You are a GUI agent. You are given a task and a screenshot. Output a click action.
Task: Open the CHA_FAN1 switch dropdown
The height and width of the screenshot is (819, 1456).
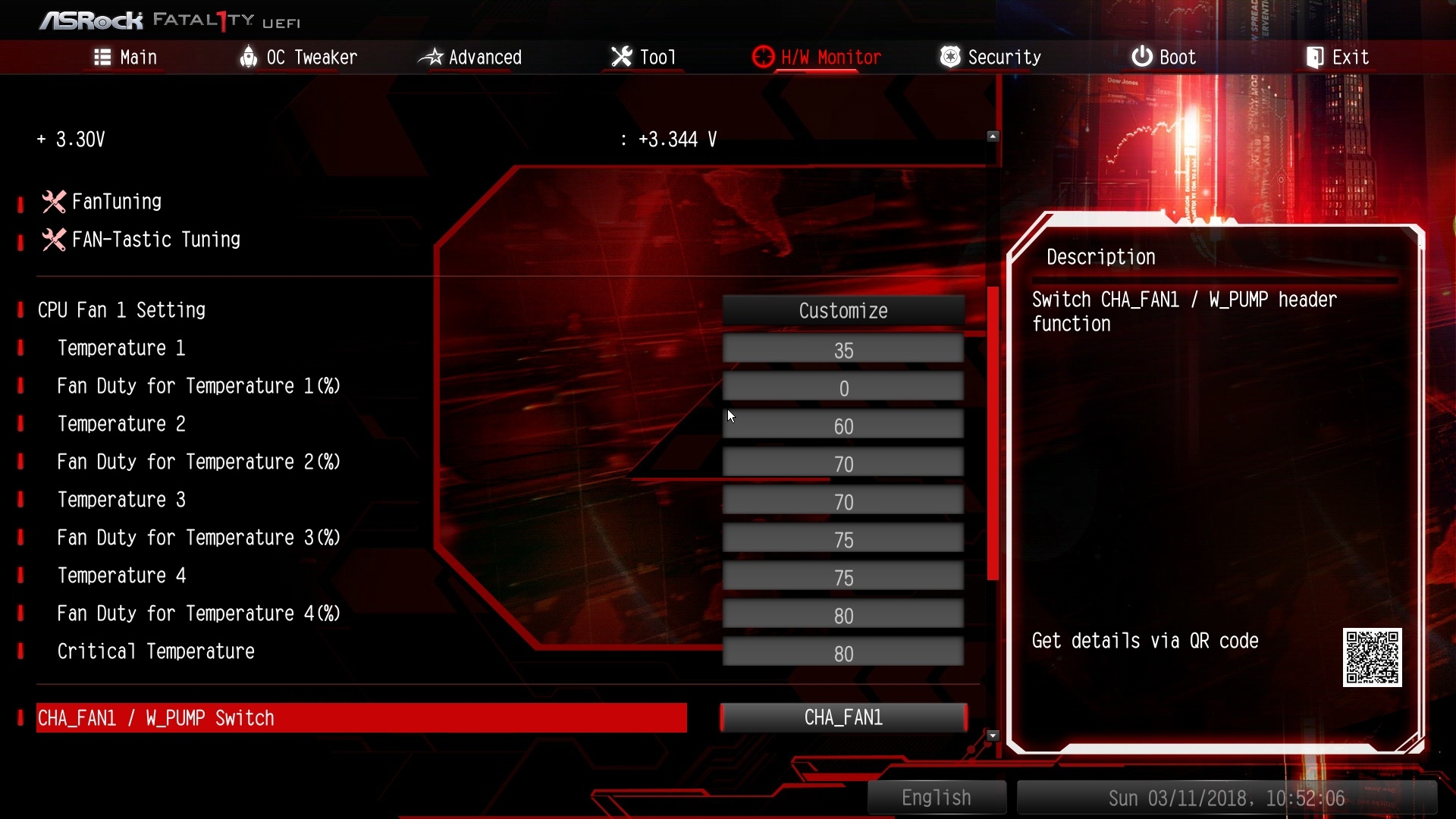pyautogui.click(x=843, y=717)
